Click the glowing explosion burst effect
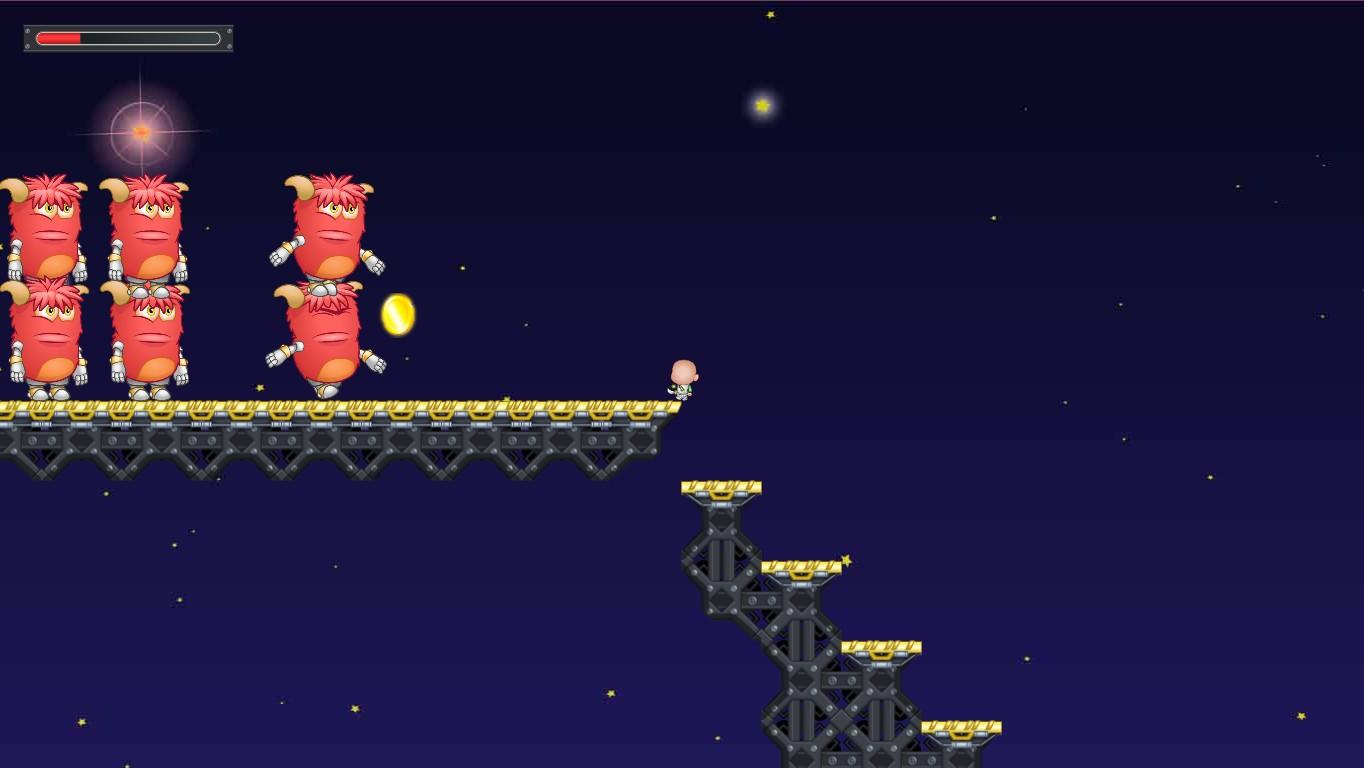1364x768 pixels. click(x=140, y=132)
